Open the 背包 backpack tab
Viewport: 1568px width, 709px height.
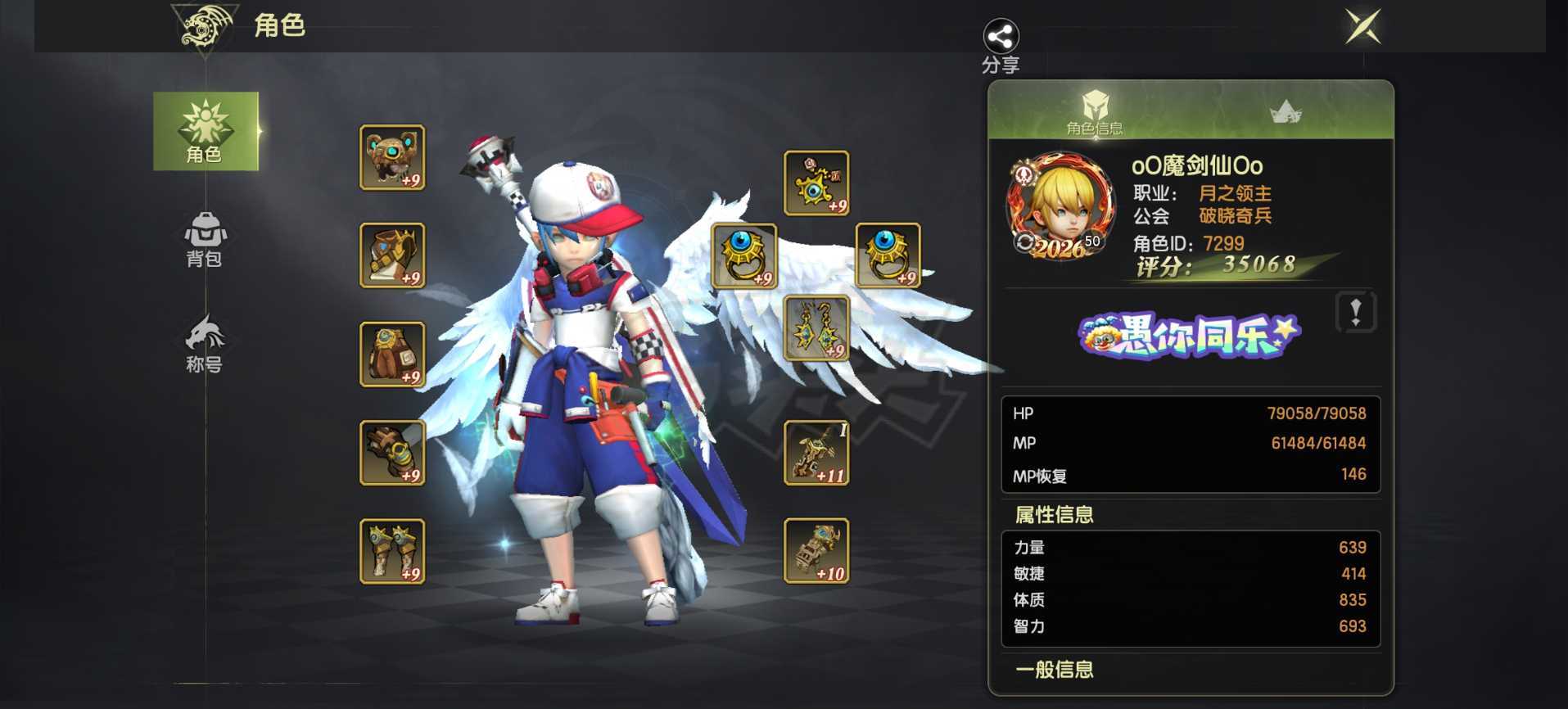pos(205,239)
